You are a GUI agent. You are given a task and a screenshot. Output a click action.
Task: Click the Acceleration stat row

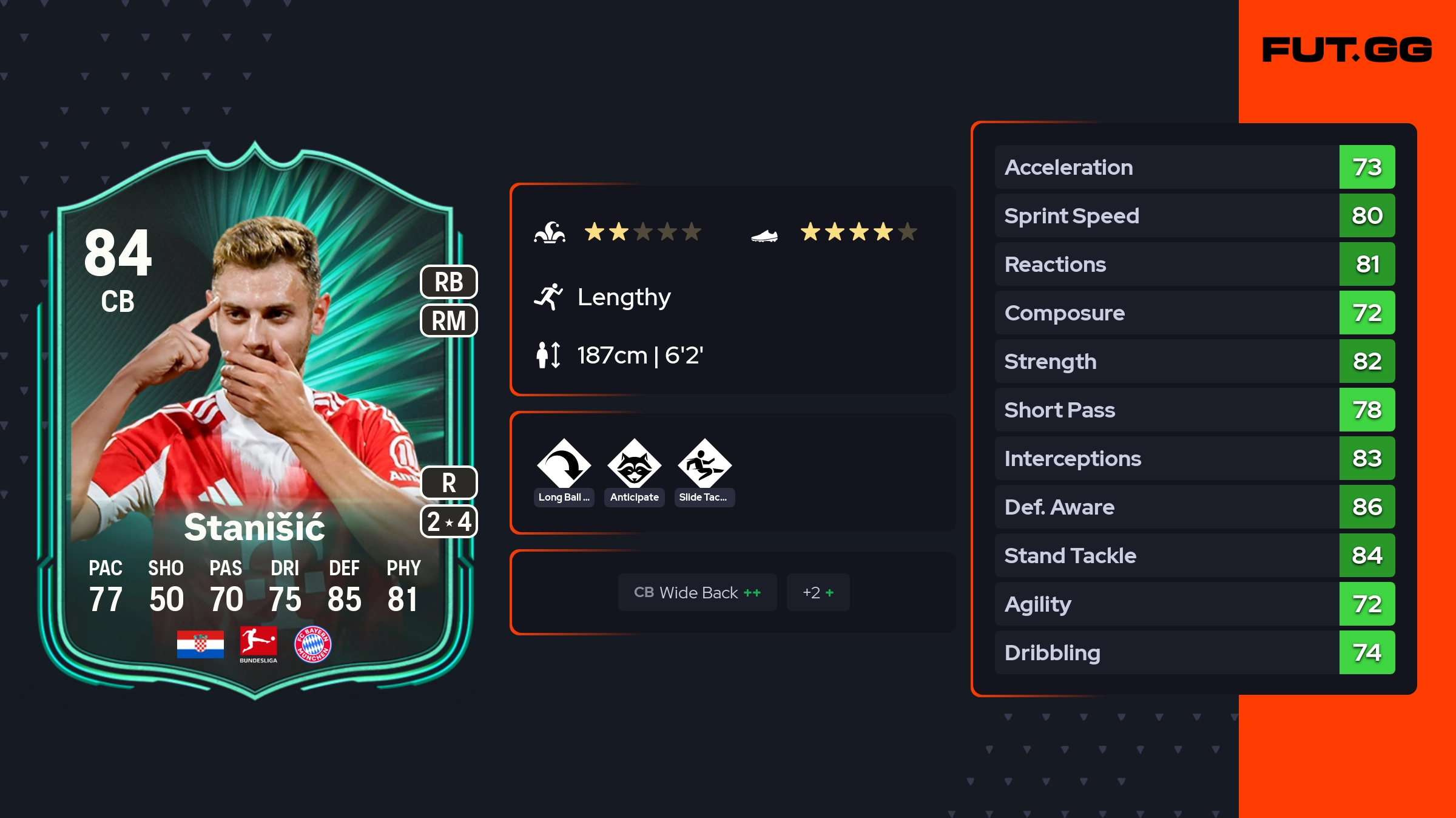point(1194,167)
